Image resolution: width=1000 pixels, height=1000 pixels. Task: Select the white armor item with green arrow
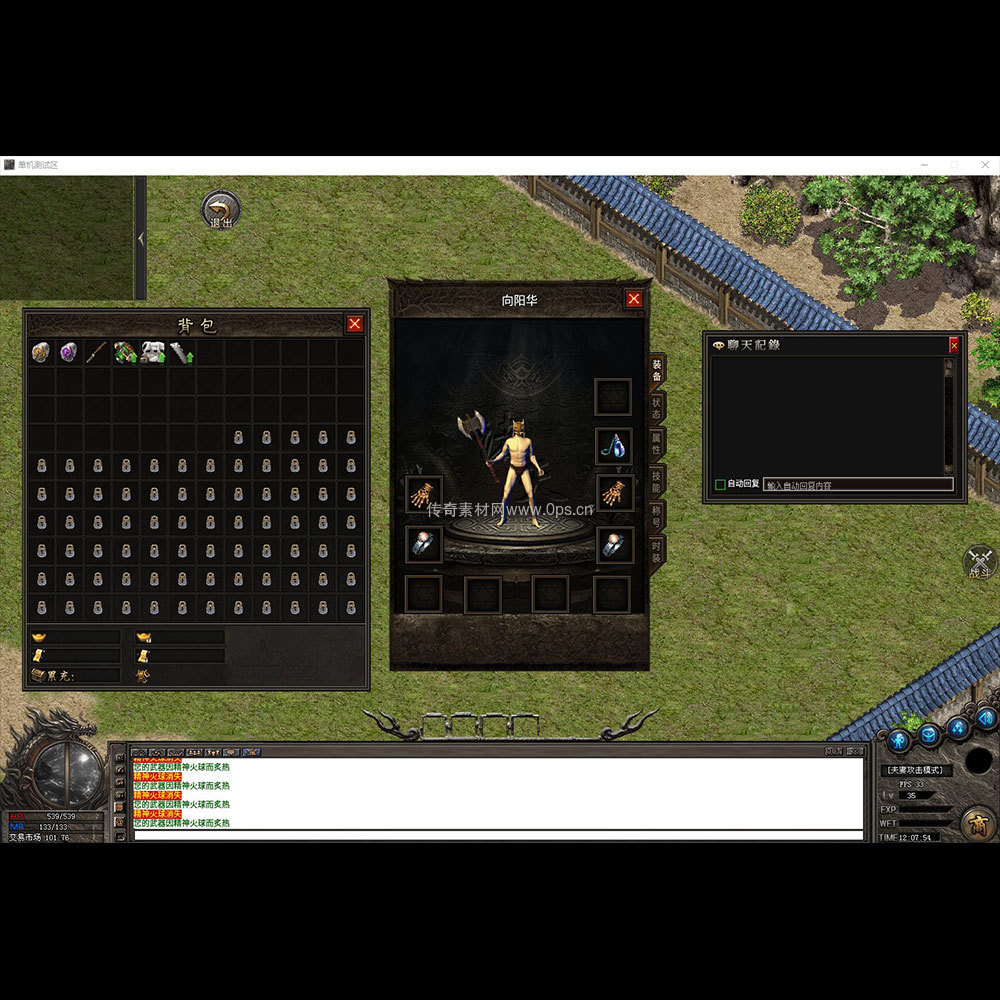(x=153, y=352)
